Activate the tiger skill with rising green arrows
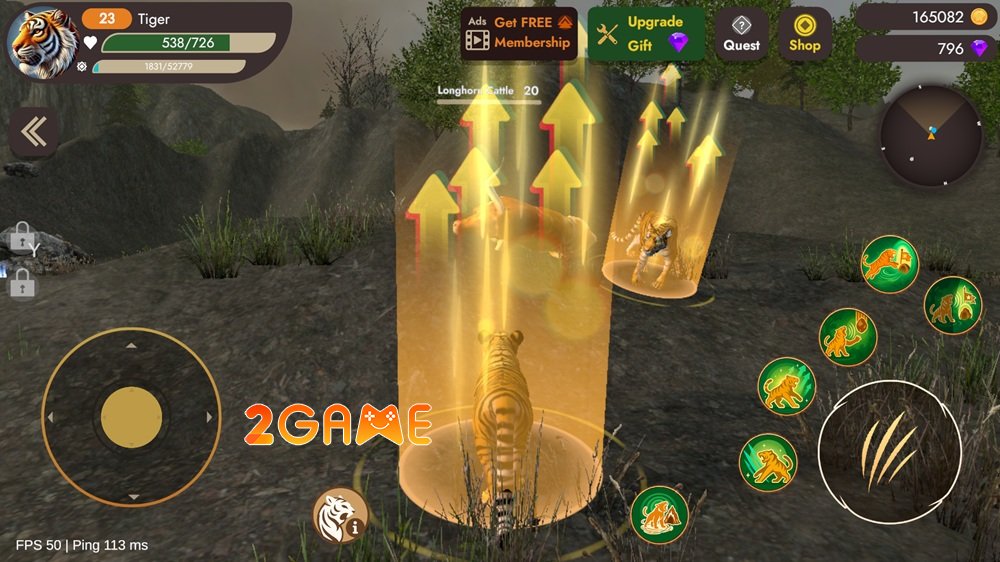Image resolution: width=1000 pixels, height=562 pixels. 786,386
